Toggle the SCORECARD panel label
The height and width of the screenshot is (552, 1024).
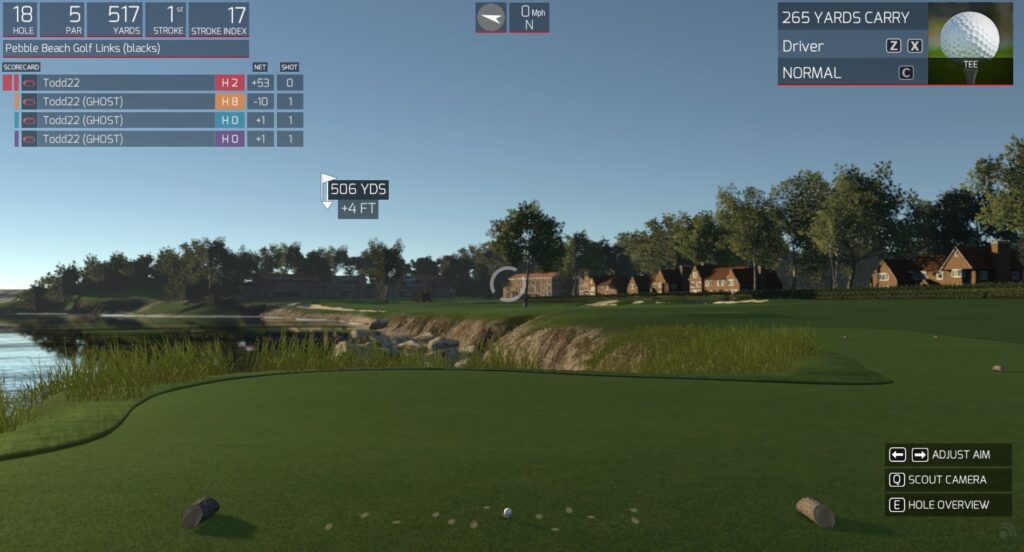(21, 67)
